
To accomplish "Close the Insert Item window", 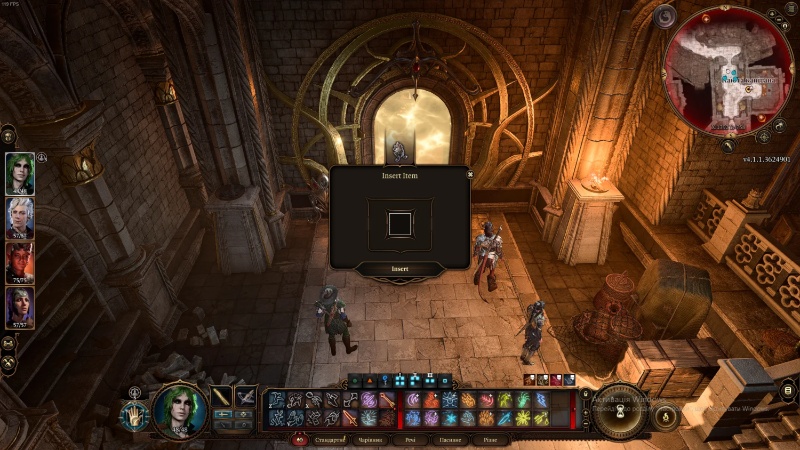I will click(470, 173).
